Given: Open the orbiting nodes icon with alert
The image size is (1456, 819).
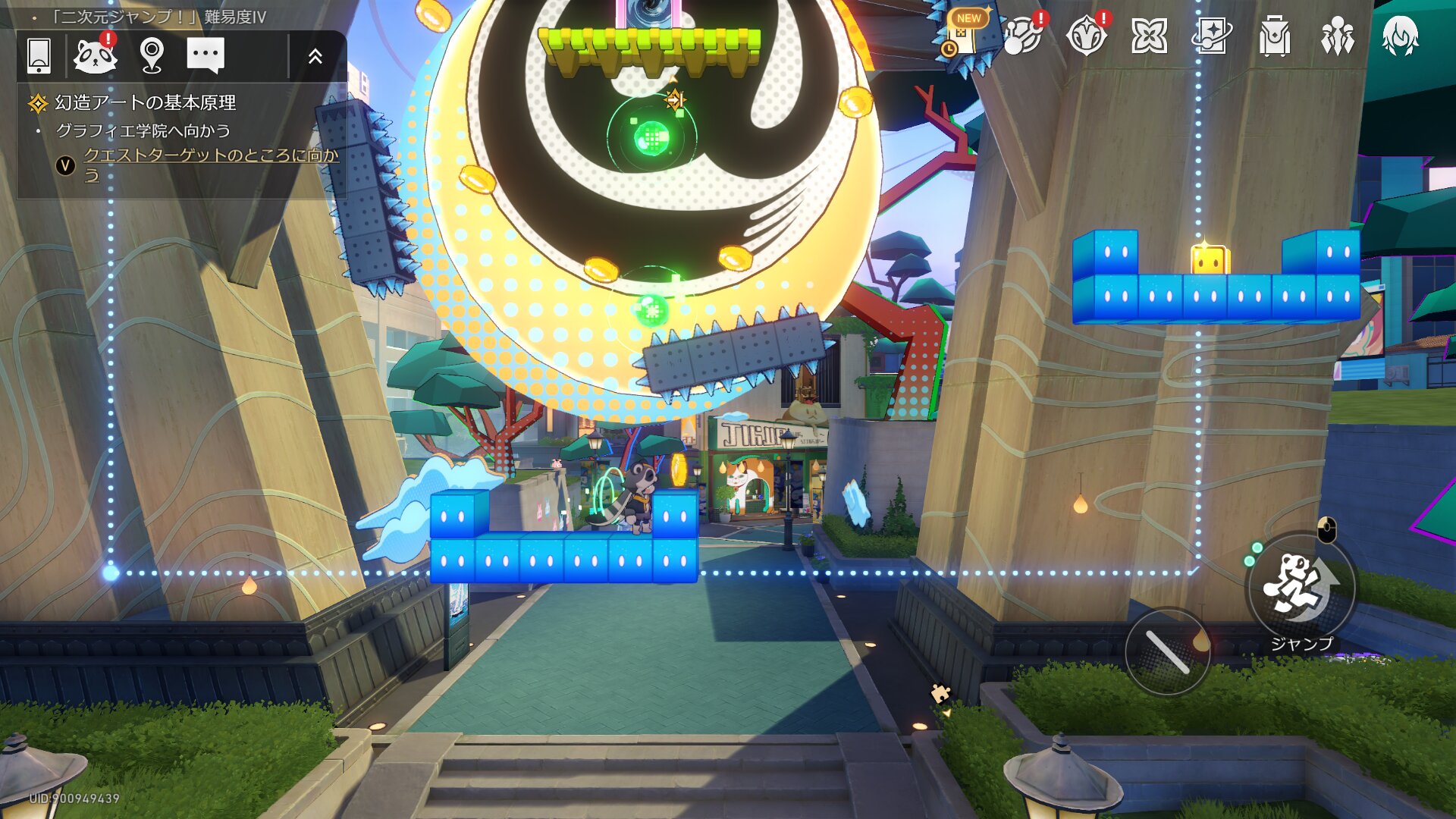Looking at the screenshot, I should coord(1024,36).
